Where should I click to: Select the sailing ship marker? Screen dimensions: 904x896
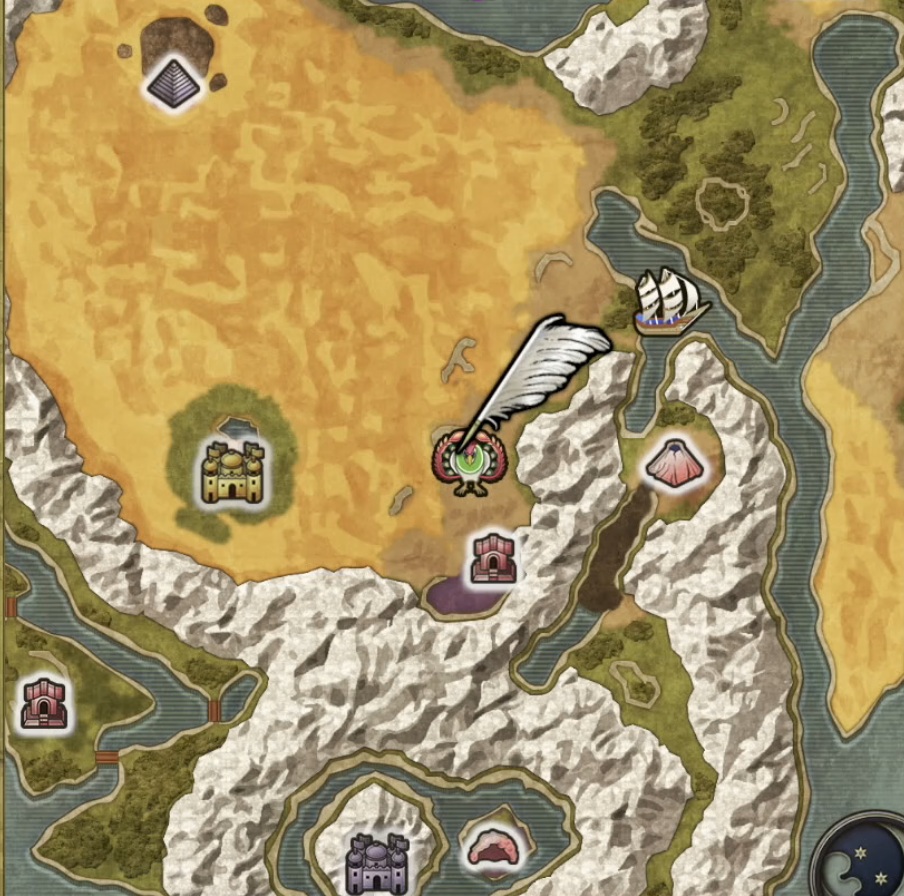(669, 300)
